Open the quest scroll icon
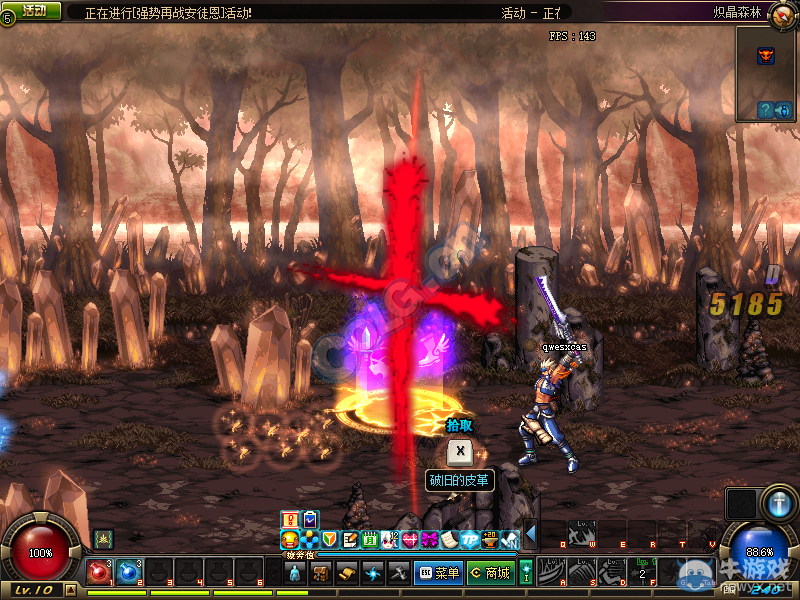 347,573
